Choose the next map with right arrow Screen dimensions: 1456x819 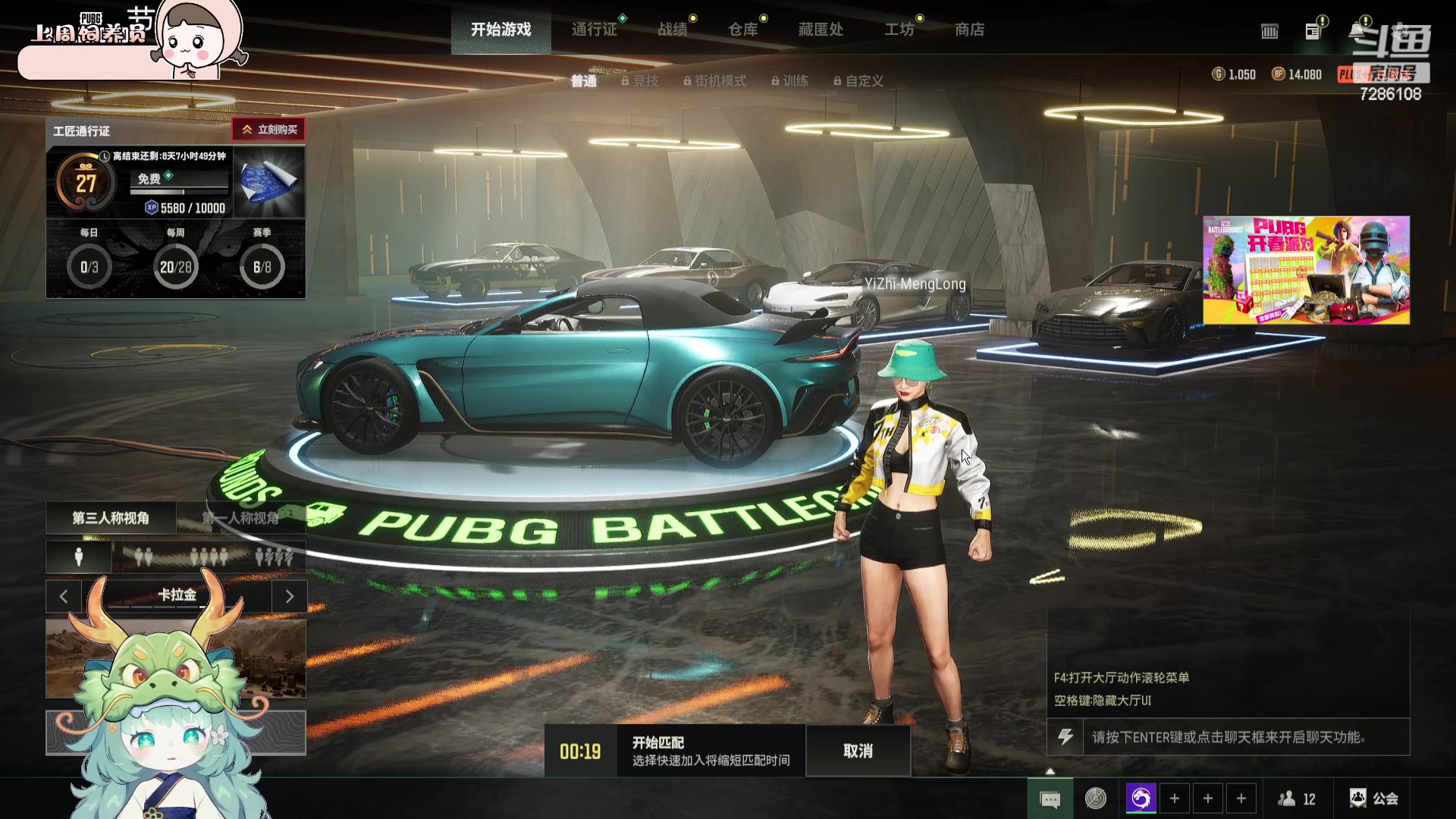[289, 596]
